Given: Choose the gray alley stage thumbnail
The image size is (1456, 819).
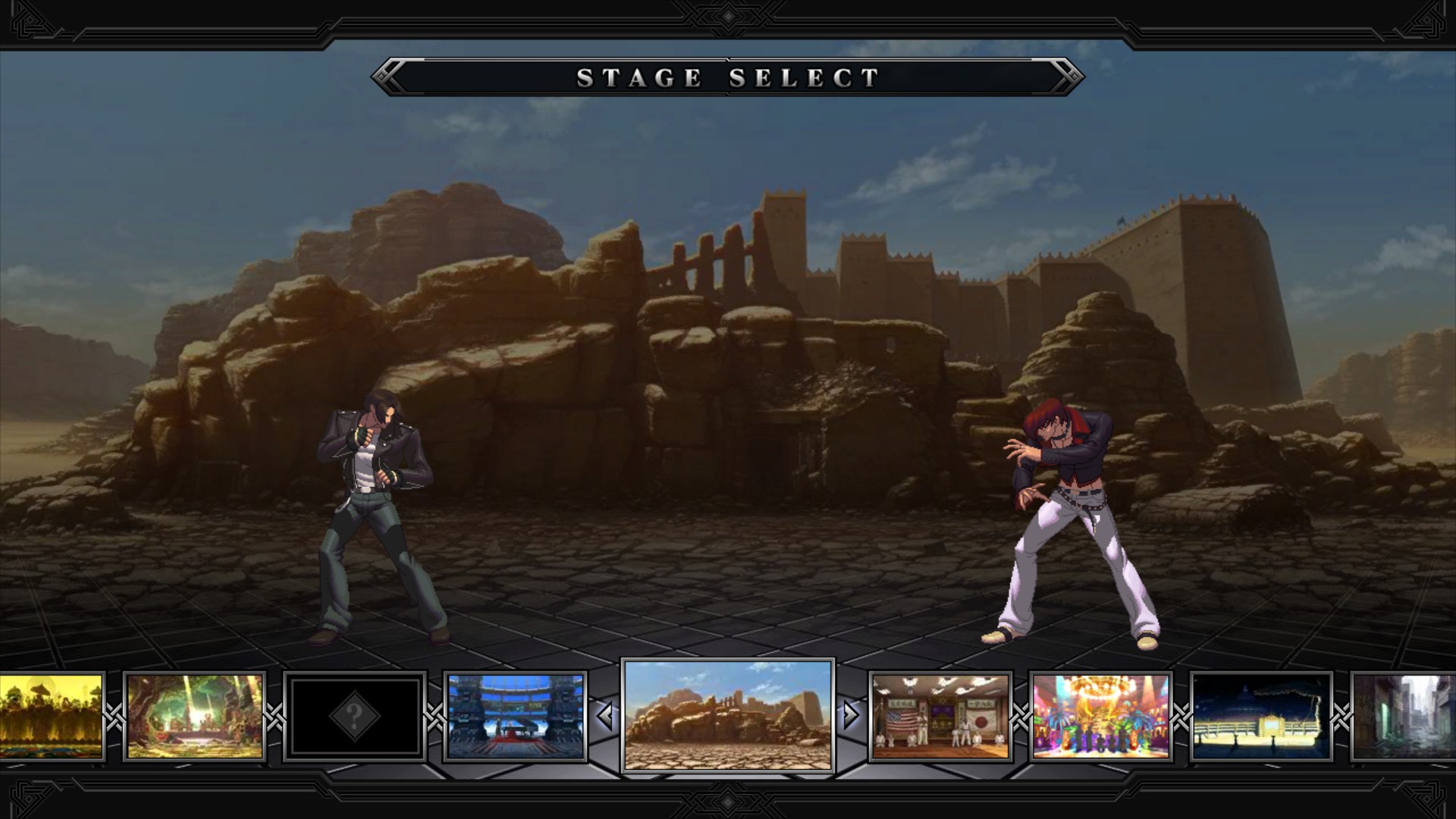Looking at the screenshot, I should 1406,716.
